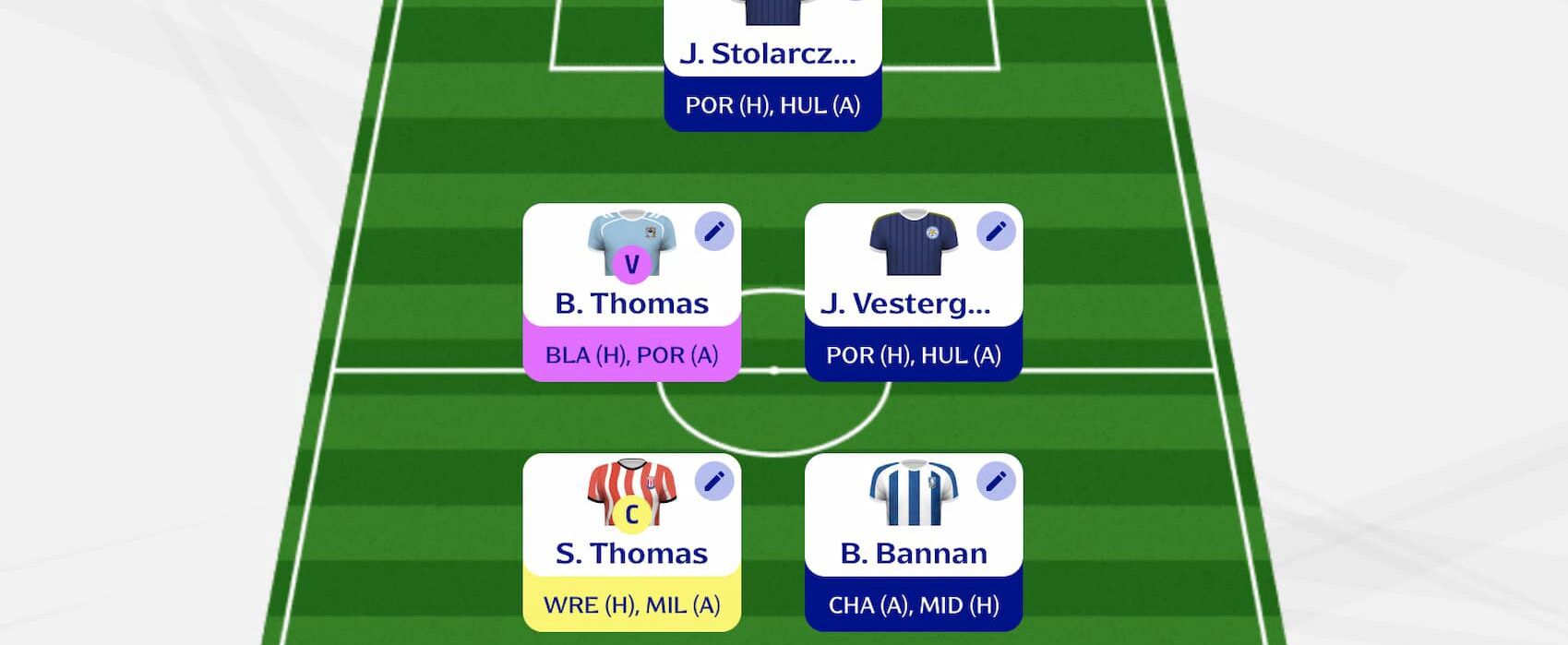Choose captain S. Thomas card
The image size is (1568, 645).
tap(631, 553)
